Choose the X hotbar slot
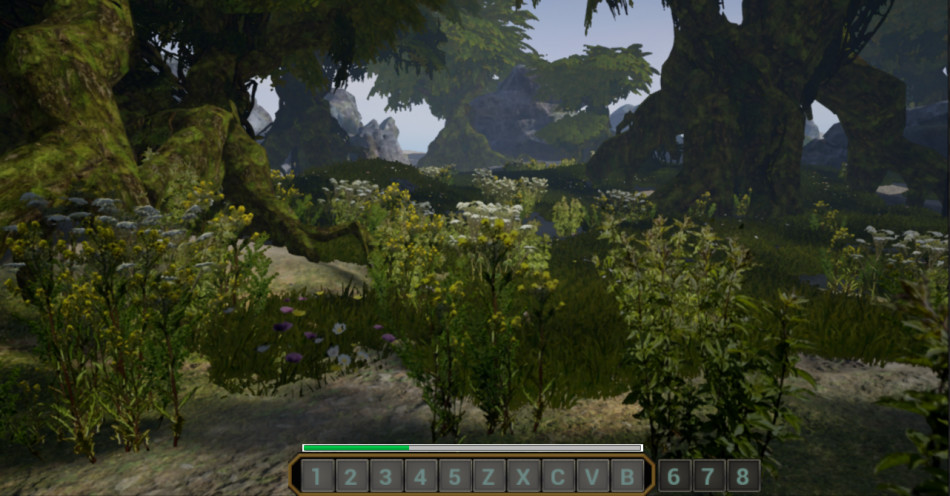 point(524,476)
